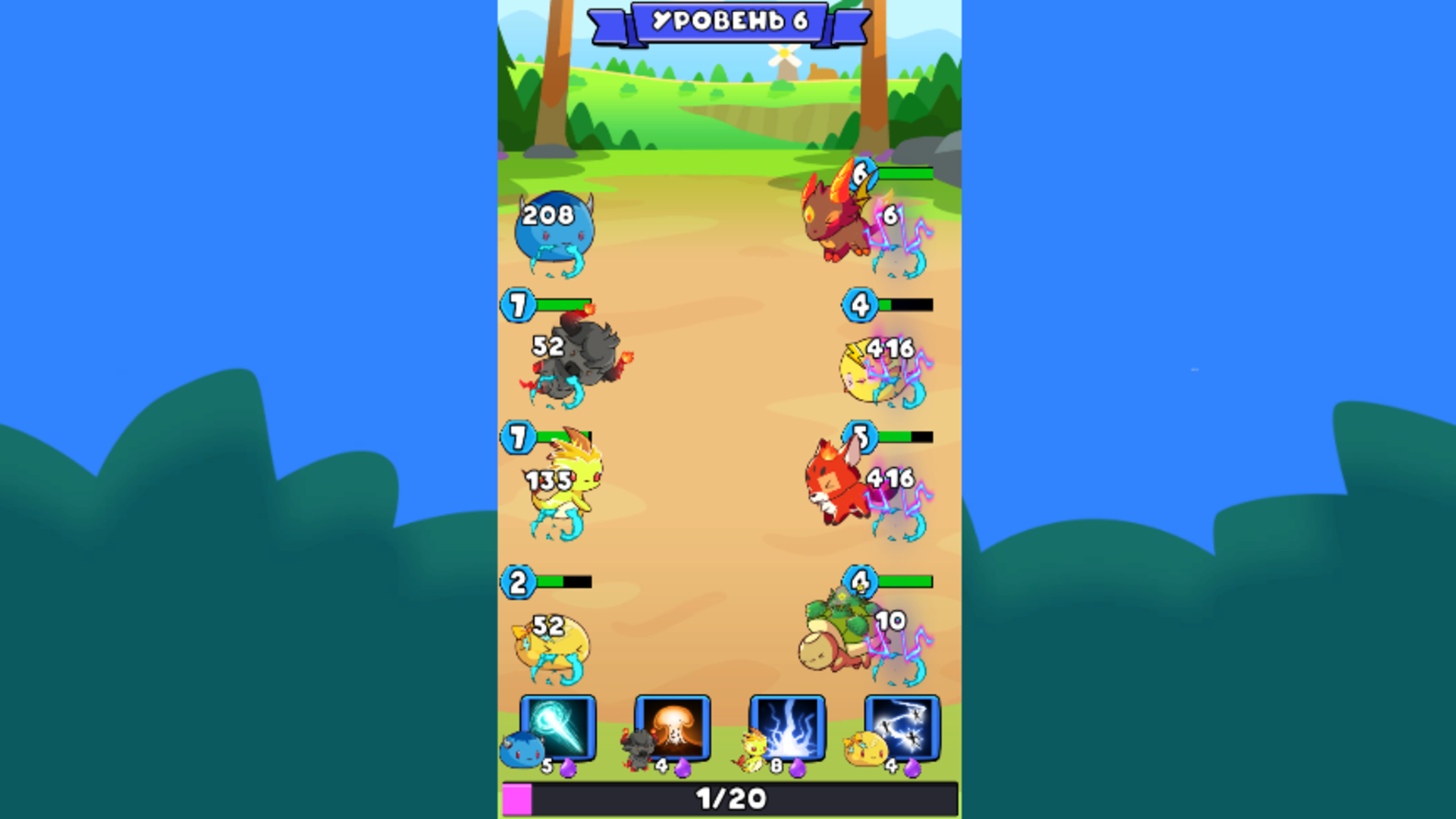Click the level 4 badge of the electric creature
This screenshot has width=1456, height=819.
point(861,305)
